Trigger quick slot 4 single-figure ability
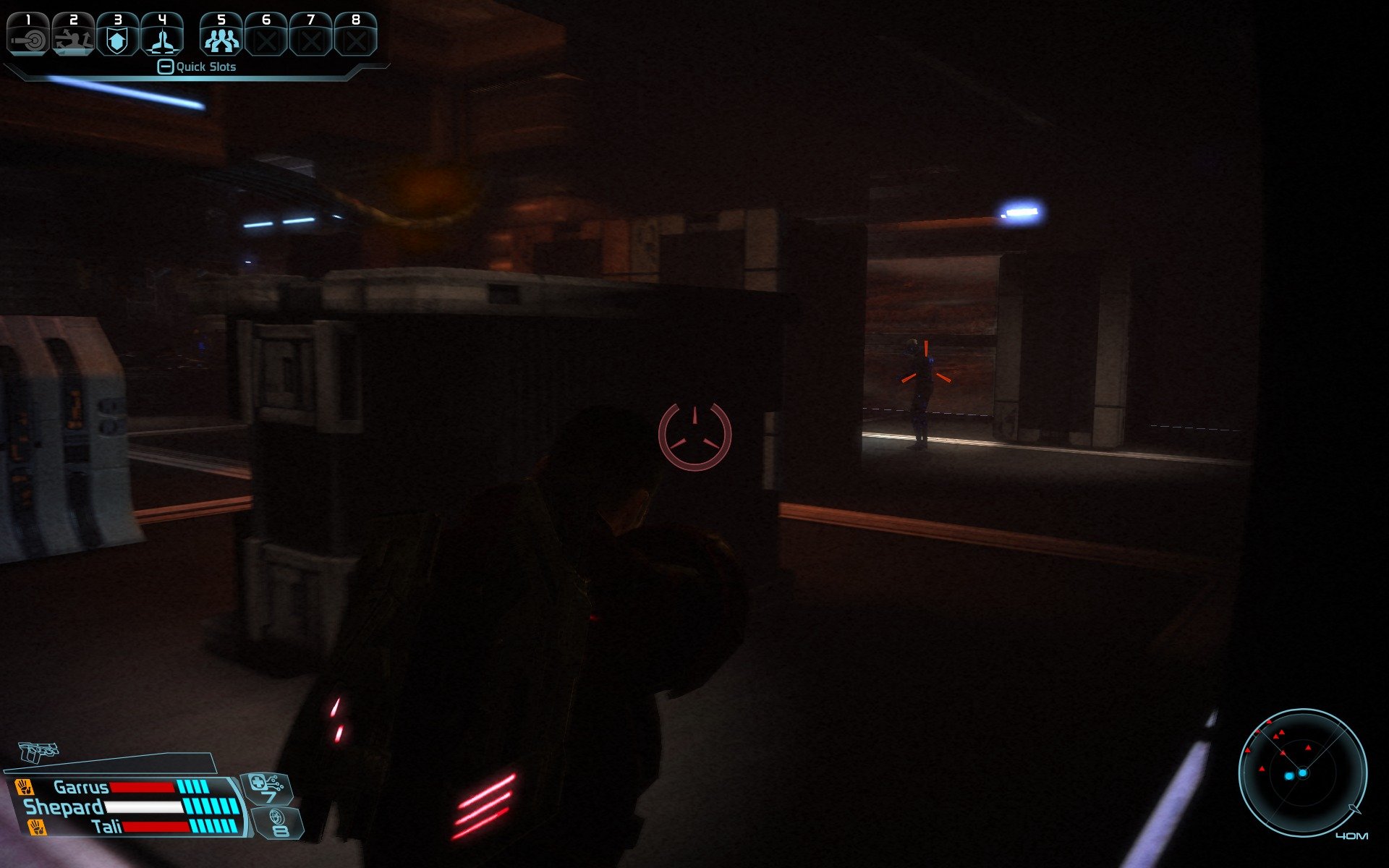 pyautogui.click(x=162, y=35)
